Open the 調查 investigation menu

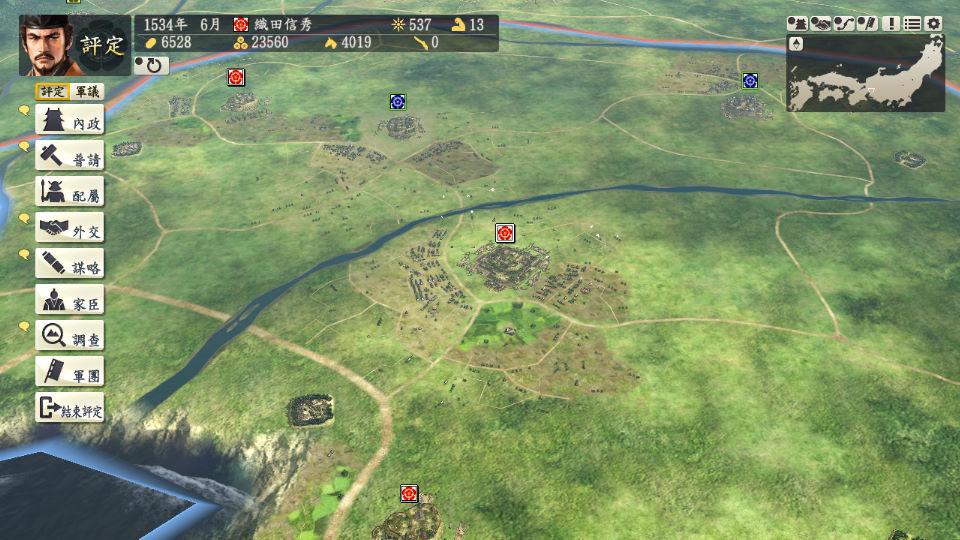tap(70, 336)
